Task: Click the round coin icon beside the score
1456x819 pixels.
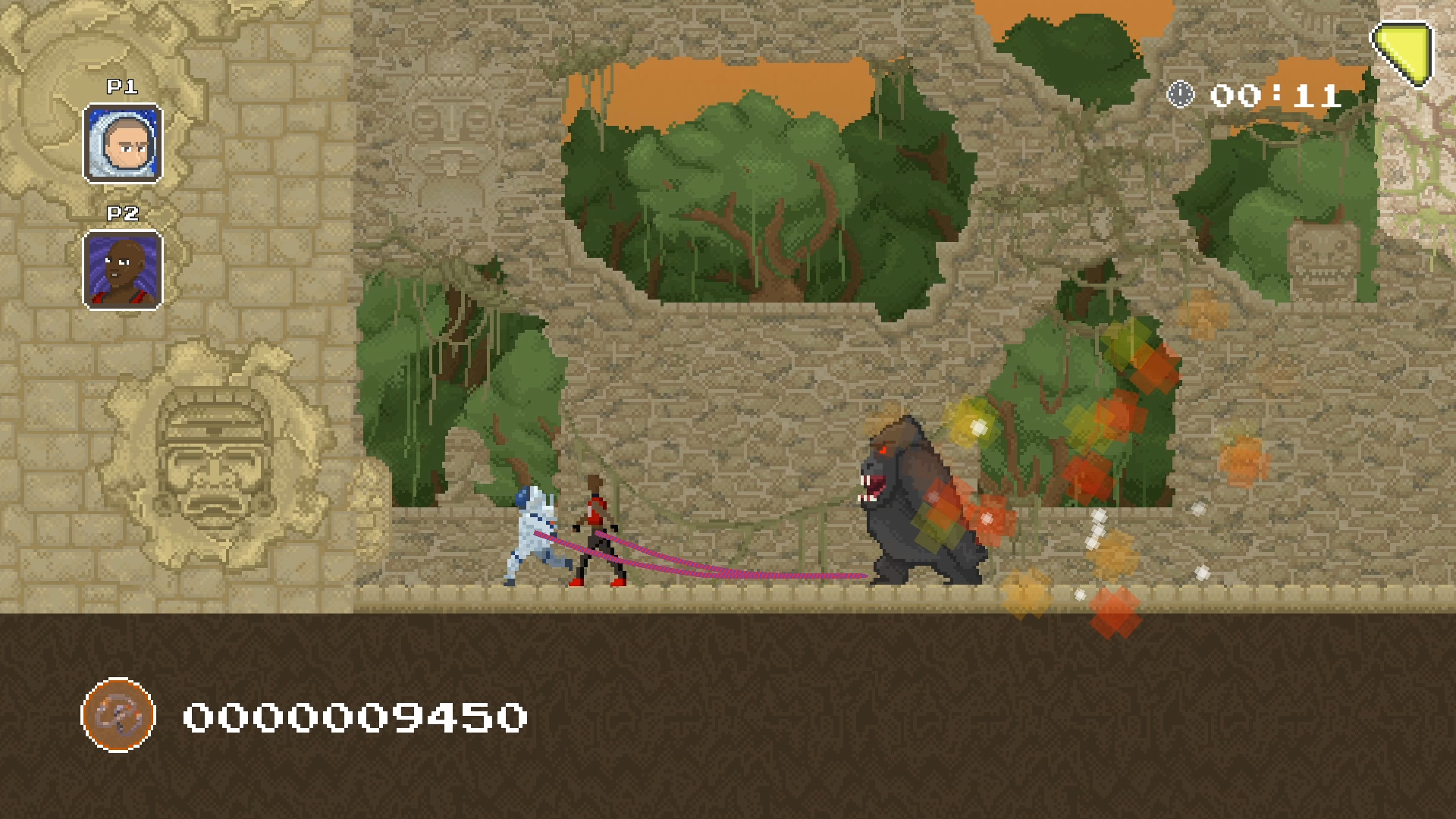Action: (x=118, y=715)
